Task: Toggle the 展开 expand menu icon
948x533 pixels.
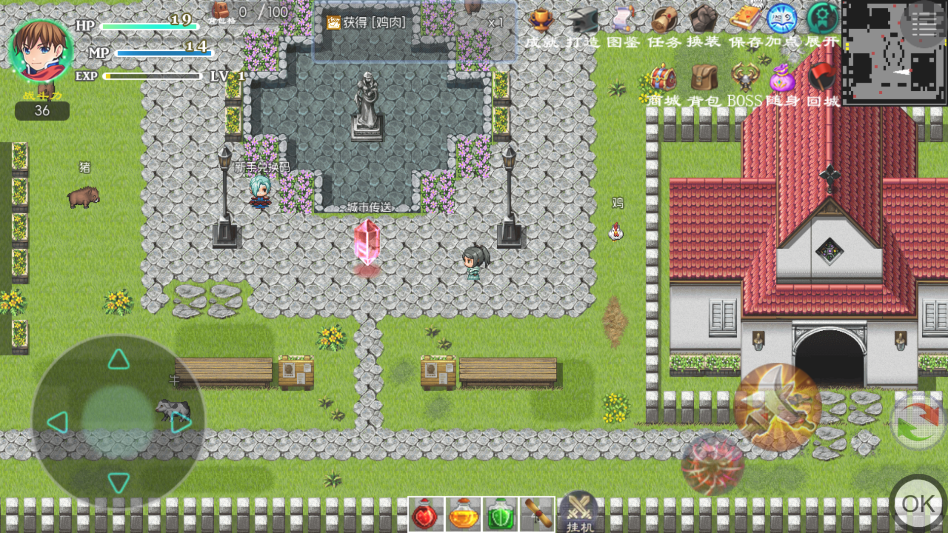Action: (822, 20)
